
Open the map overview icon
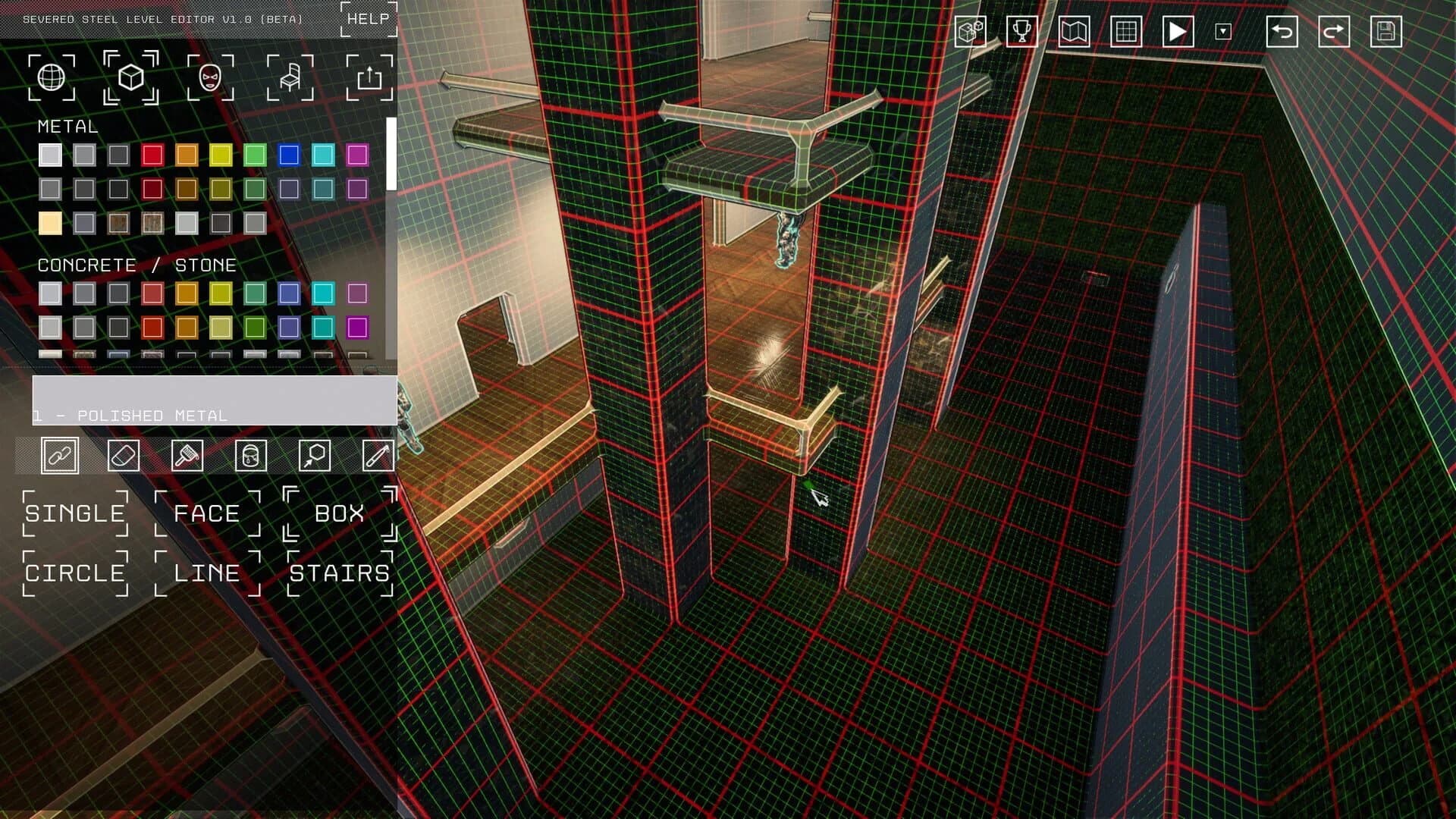click(x=1072, y=31)
